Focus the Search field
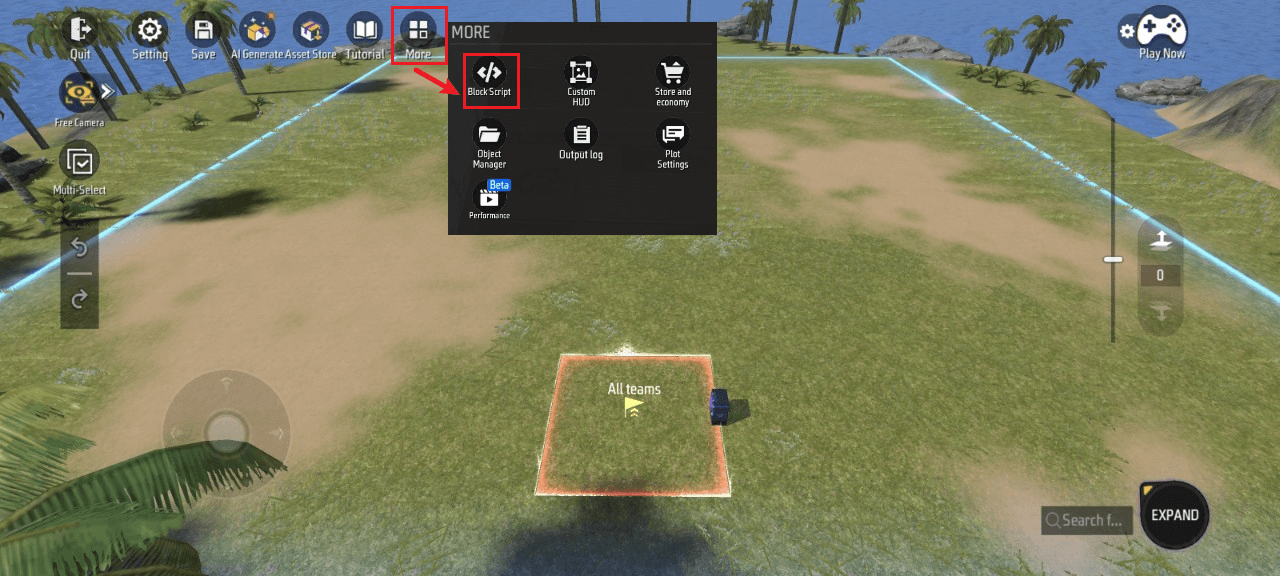This screenshot has width=1280, height=576. 1087,520
